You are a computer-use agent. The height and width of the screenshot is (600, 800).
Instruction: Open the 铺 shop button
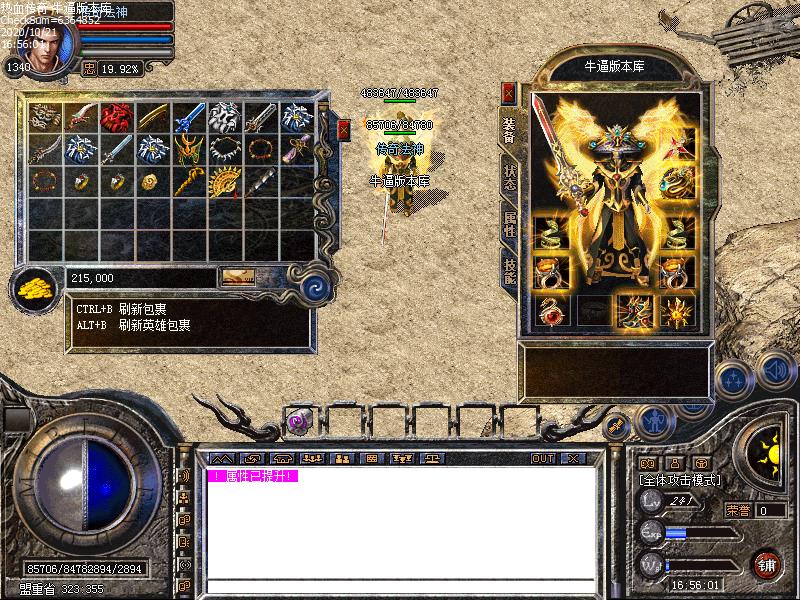click(768, 563)
